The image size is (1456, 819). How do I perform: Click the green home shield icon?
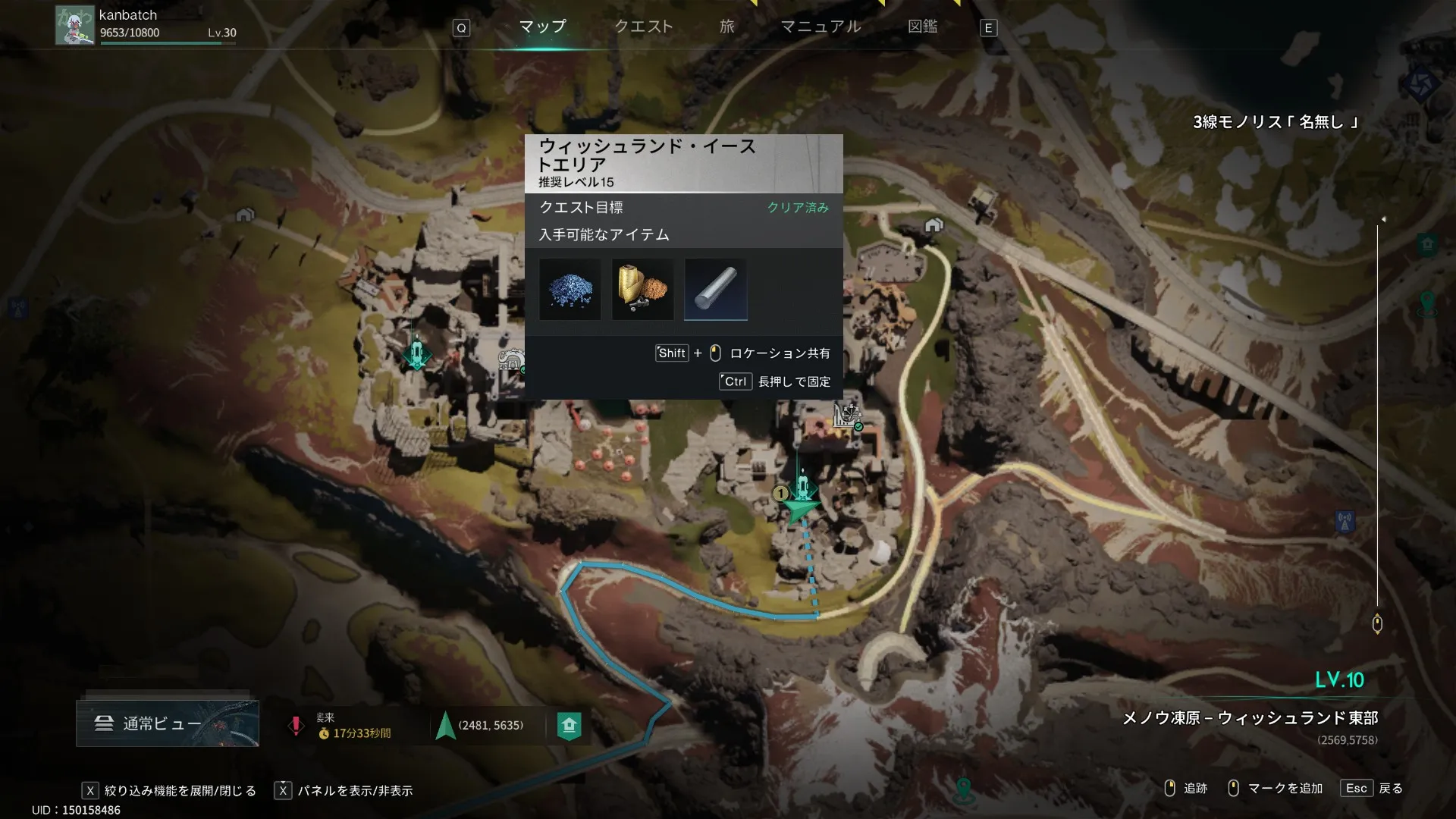point(569,726)
